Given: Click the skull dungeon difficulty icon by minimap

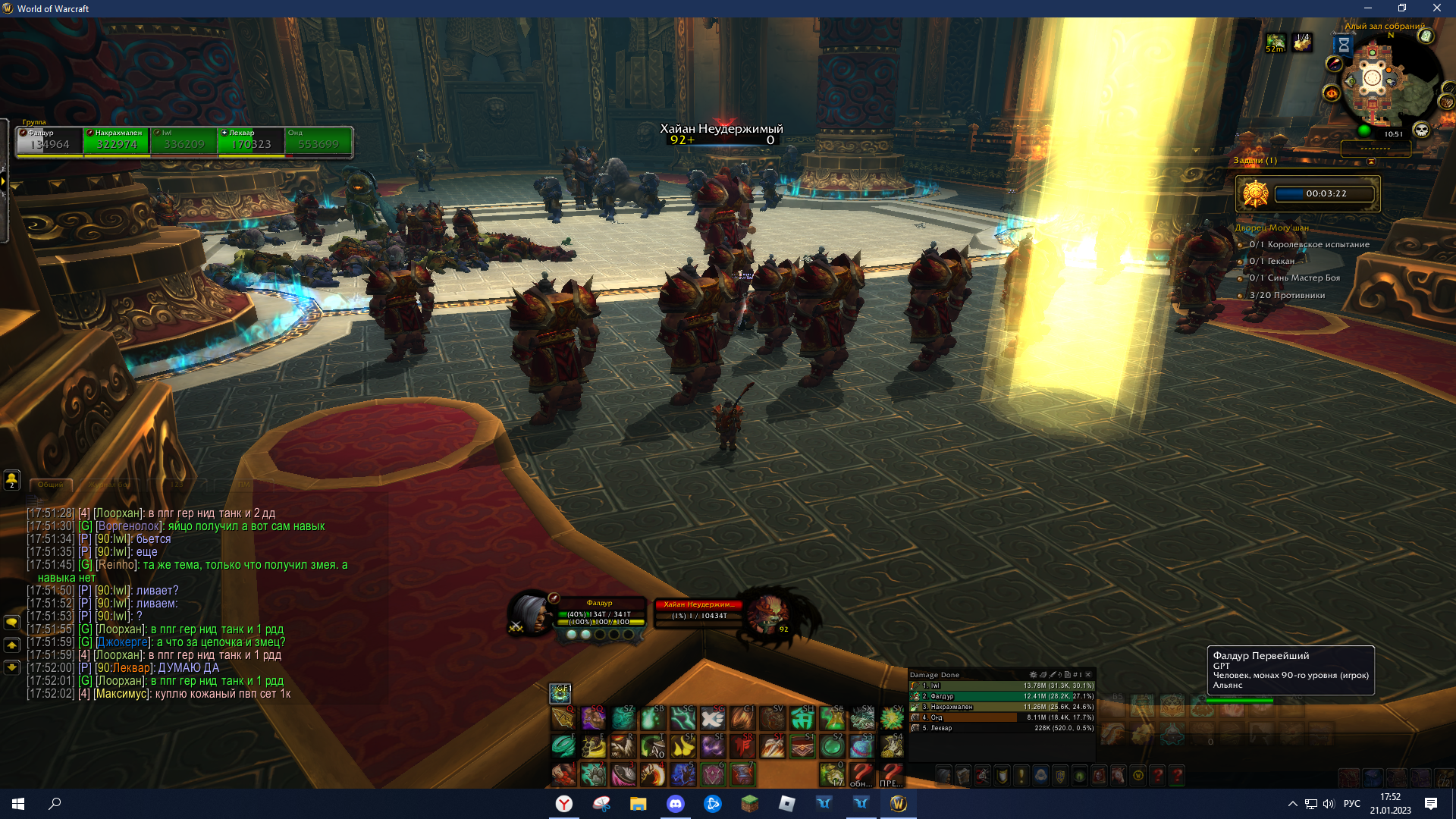Looking at the screenshot, I should pyautogui.click(x=1421, y=130).
